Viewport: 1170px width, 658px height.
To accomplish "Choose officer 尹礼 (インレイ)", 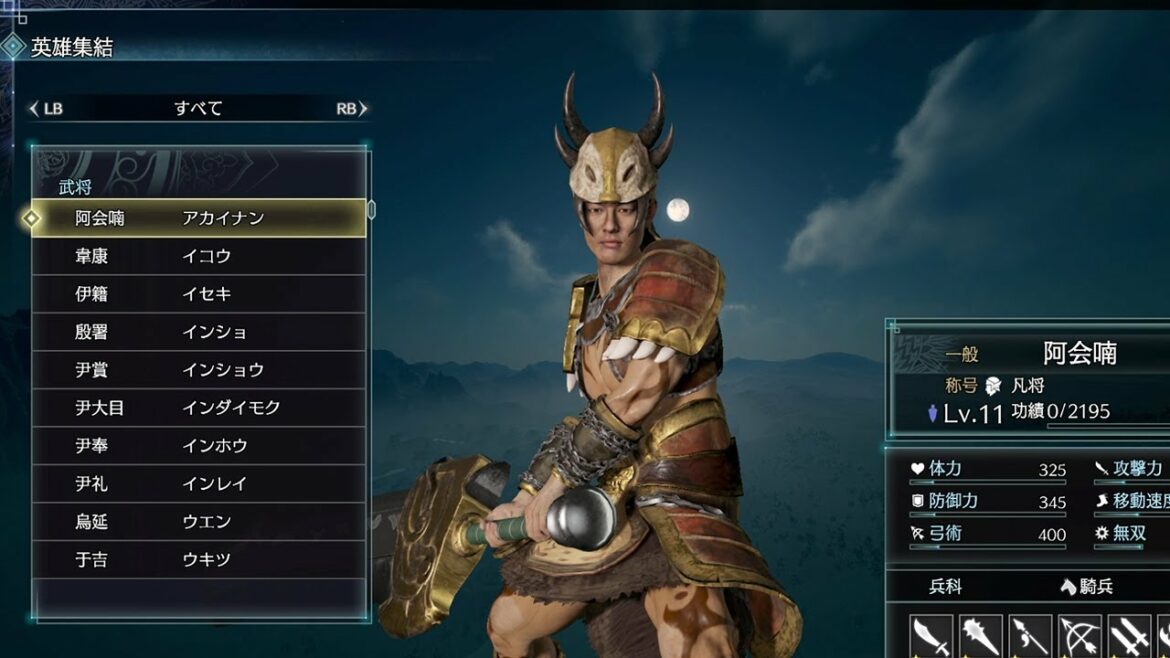I will point(198,484).
